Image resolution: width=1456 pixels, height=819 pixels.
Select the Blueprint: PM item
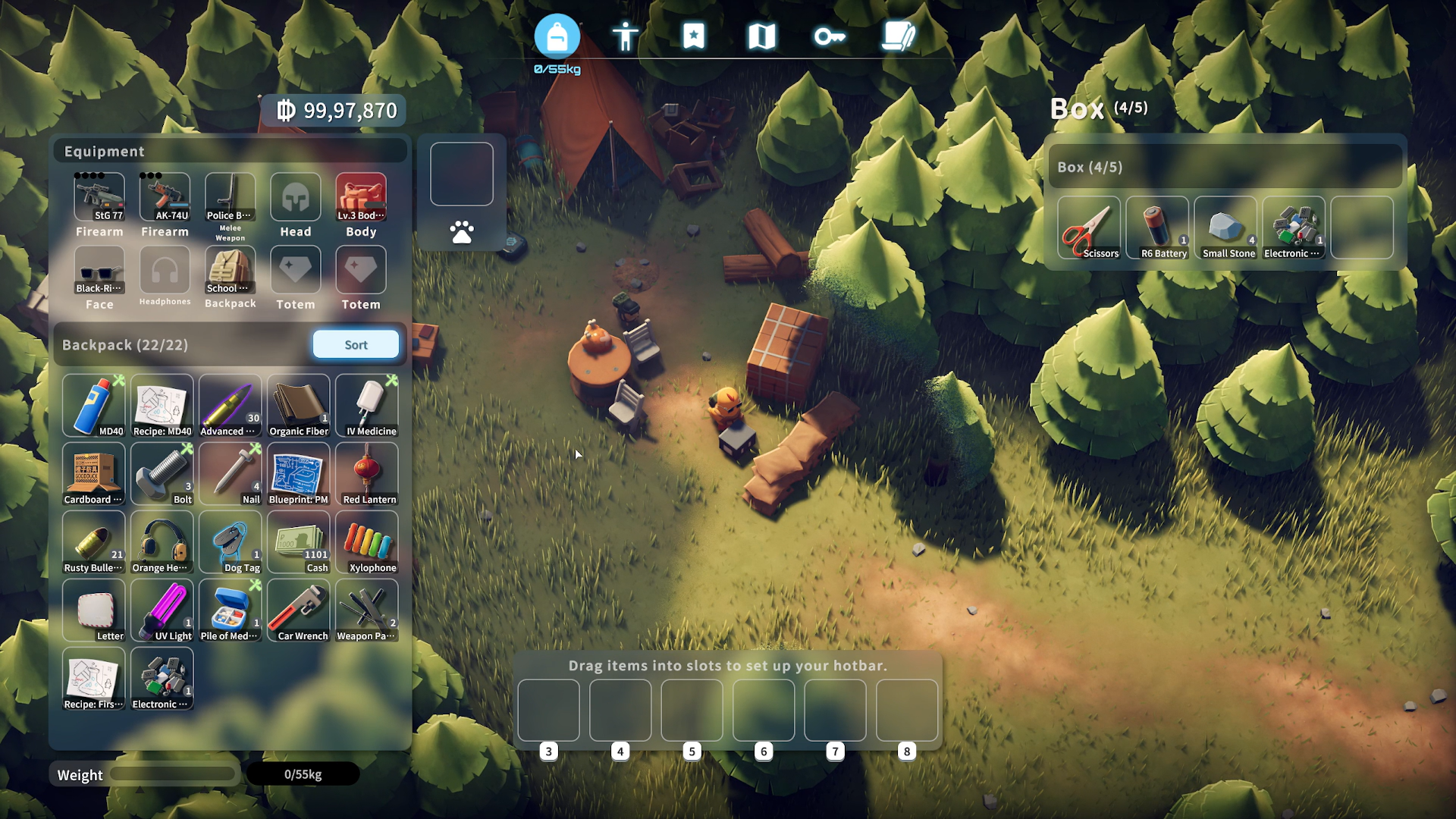pyautogui.click(x=299, y=475)
